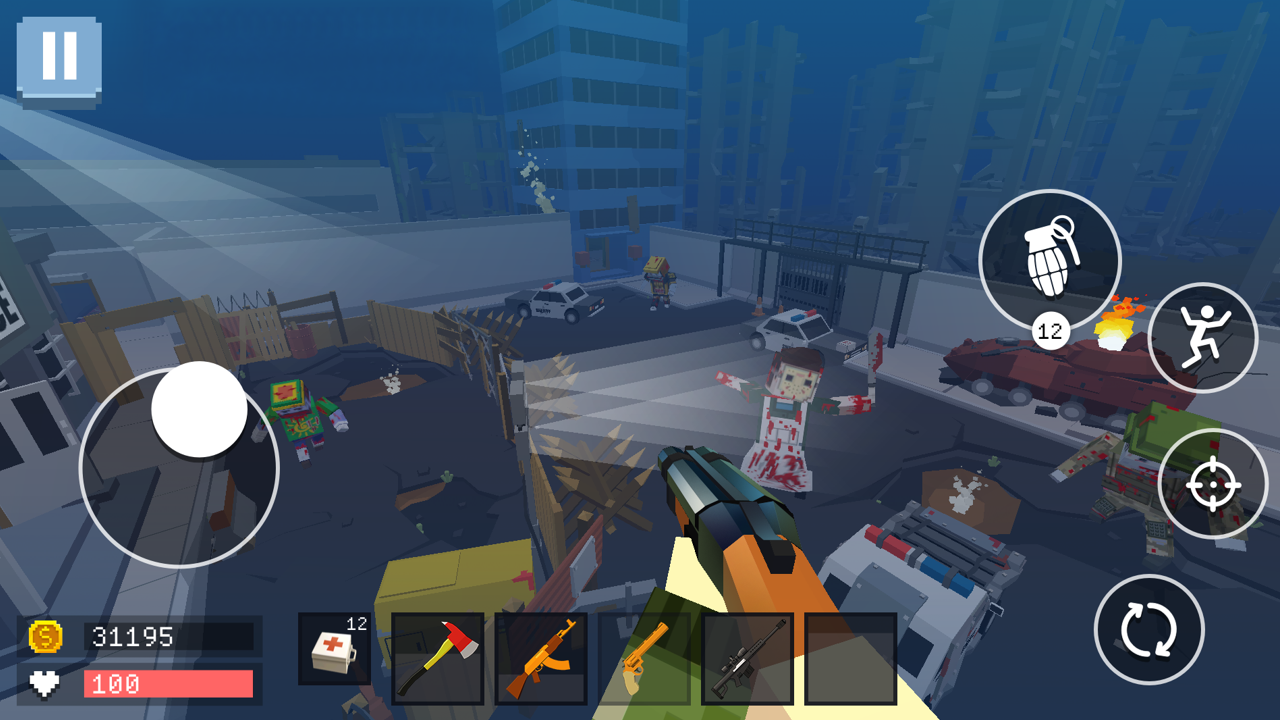Equip the fire axe weapon
1280x720 pixels.
click(437, 657)
